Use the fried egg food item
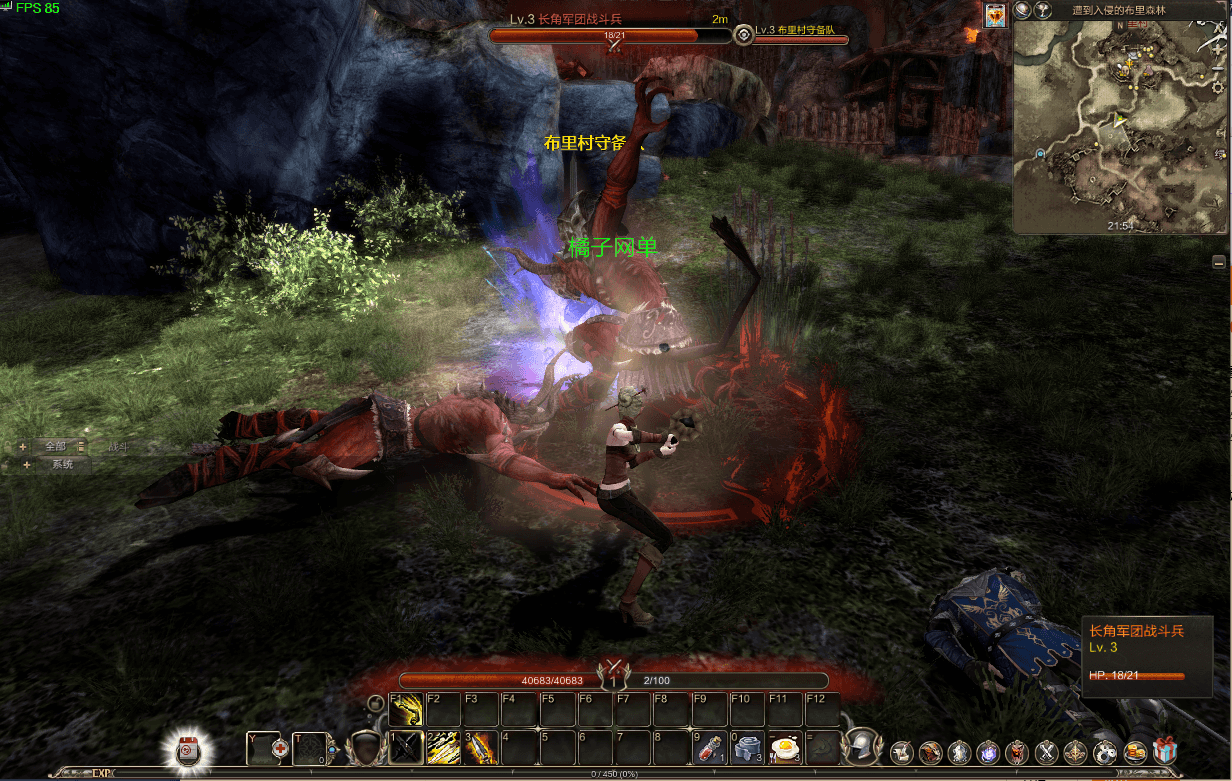 pos(785,747)
